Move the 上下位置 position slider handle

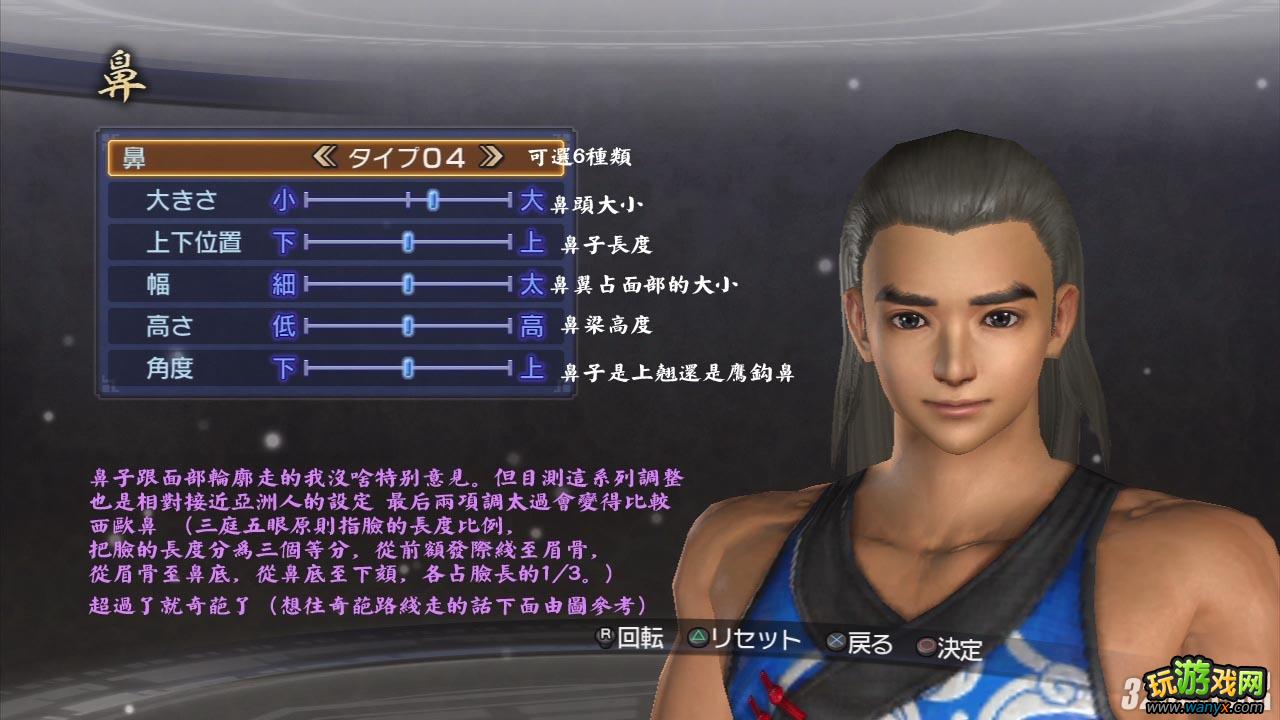407,241
